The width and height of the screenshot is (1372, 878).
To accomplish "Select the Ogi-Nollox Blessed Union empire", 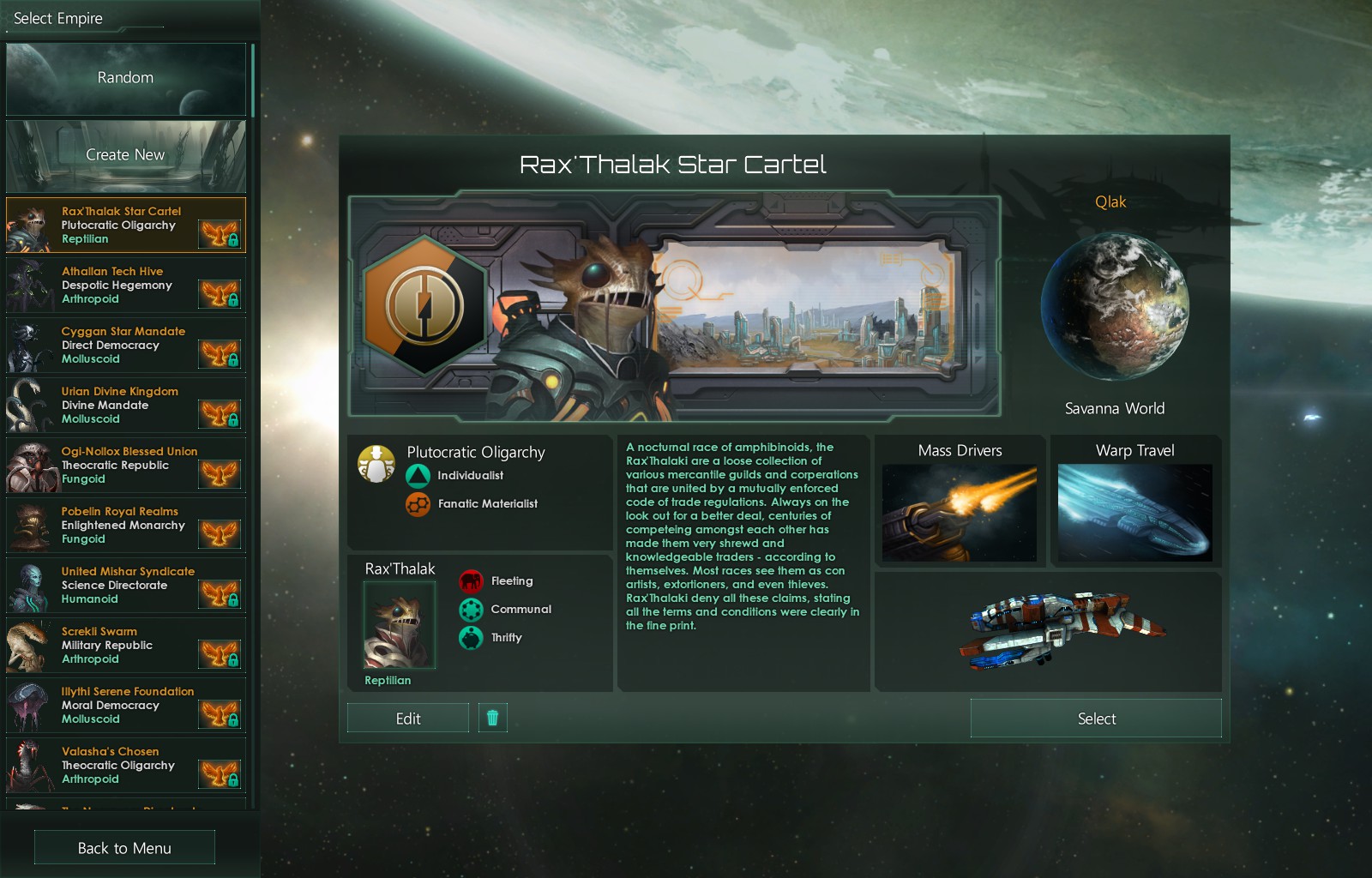I will [x=125, y=466].
